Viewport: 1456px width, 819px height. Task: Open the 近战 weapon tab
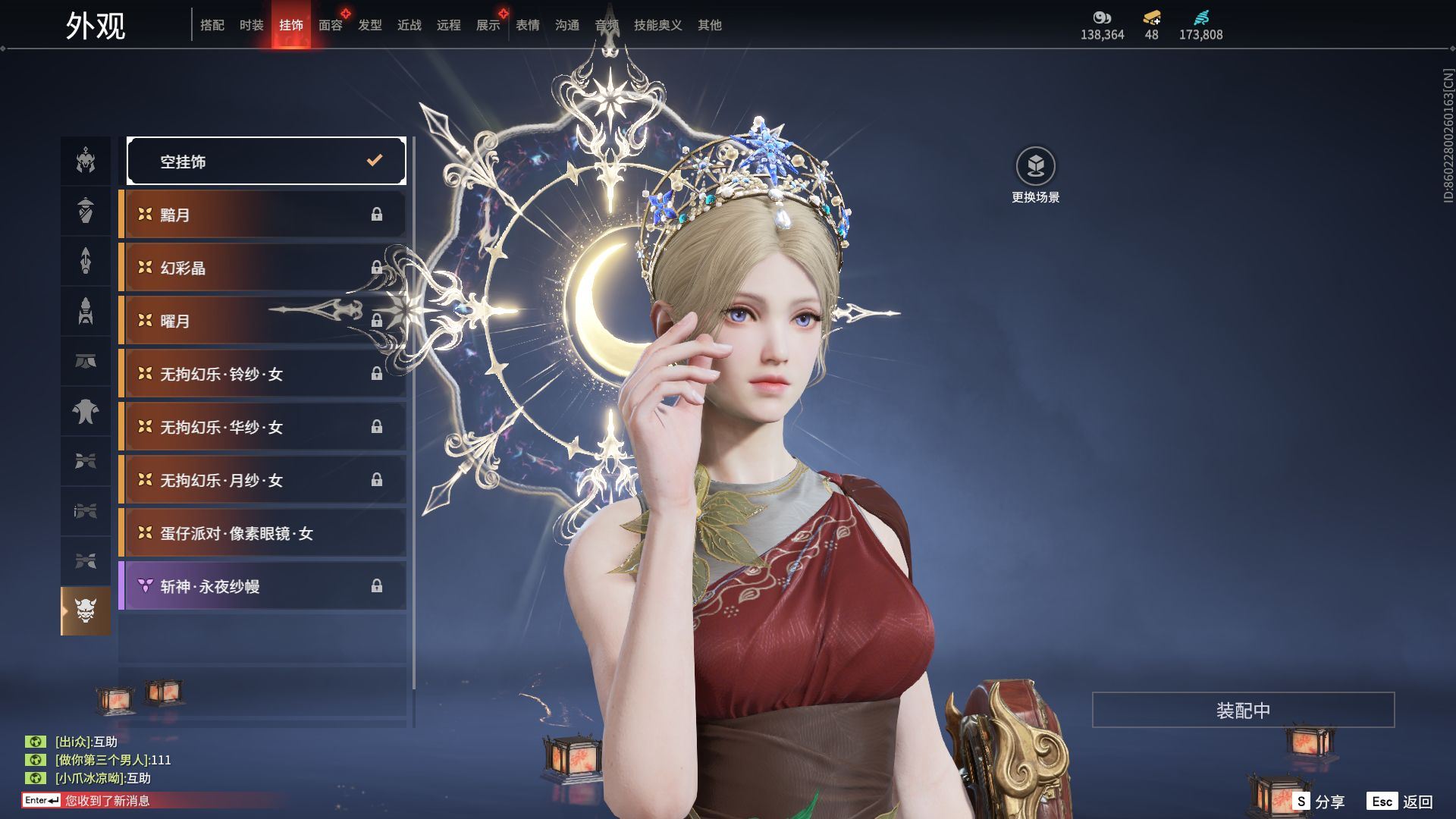click(x=409, y=25)
